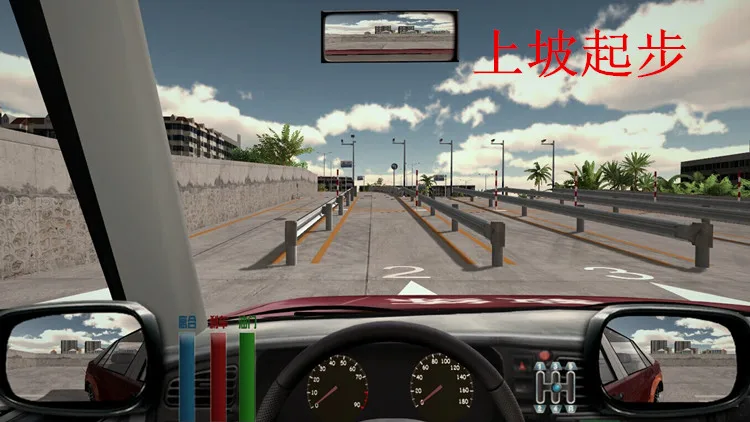
Task: Click the blue clutch pedal bar
Action: coord(187,375)
